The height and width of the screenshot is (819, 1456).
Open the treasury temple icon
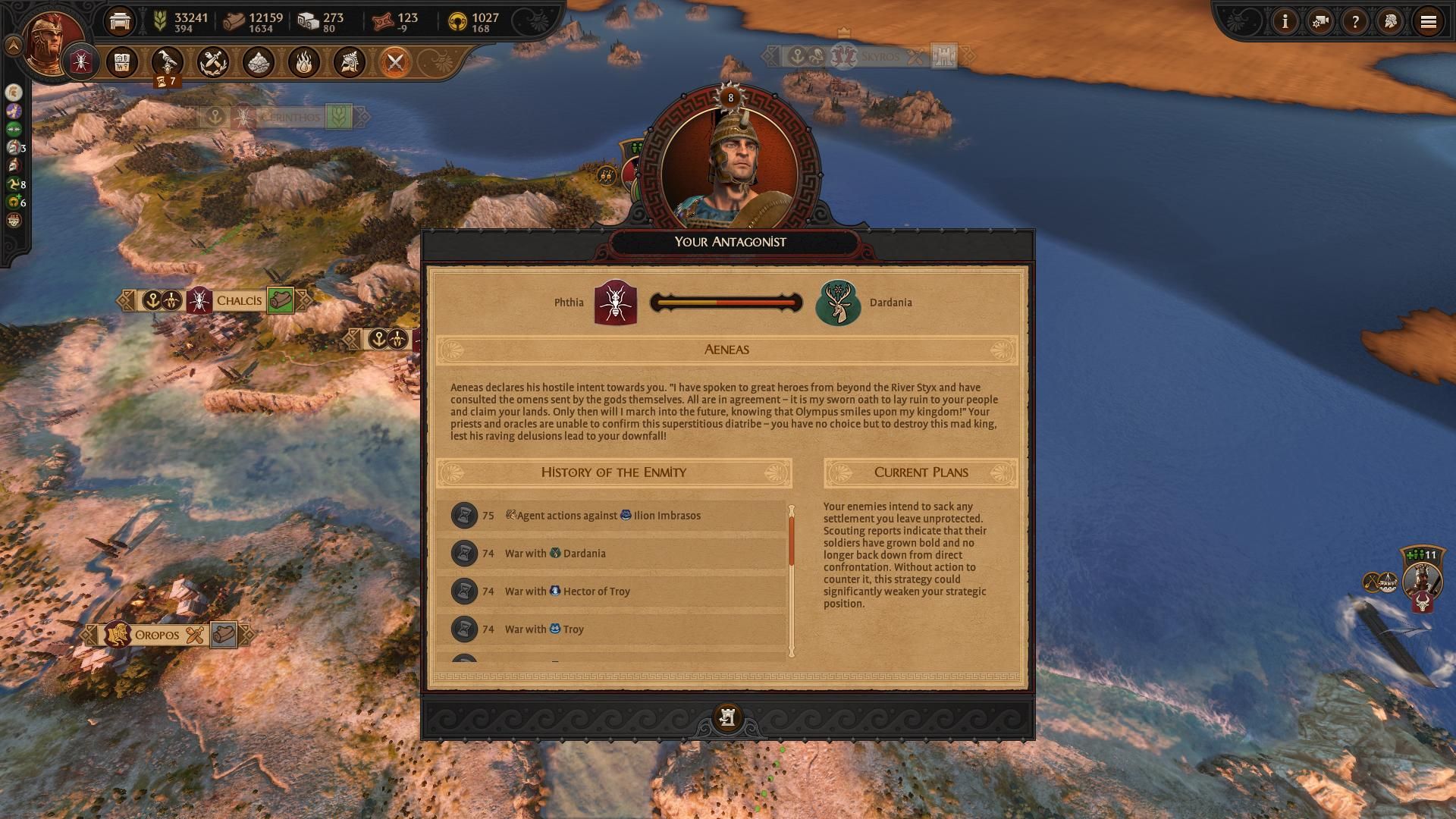(x=120, y=21)
